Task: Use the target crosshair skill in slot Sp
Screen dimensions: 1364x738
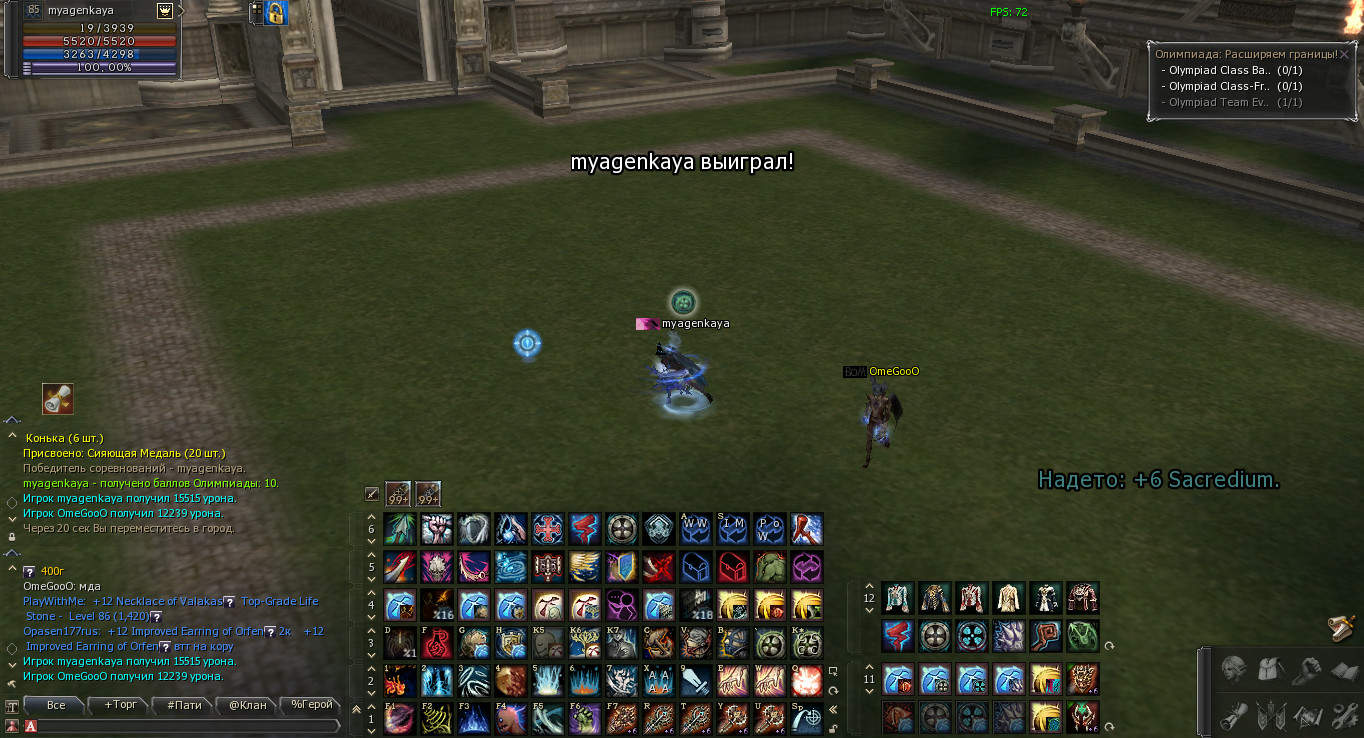Action: [x=807, y=719]
